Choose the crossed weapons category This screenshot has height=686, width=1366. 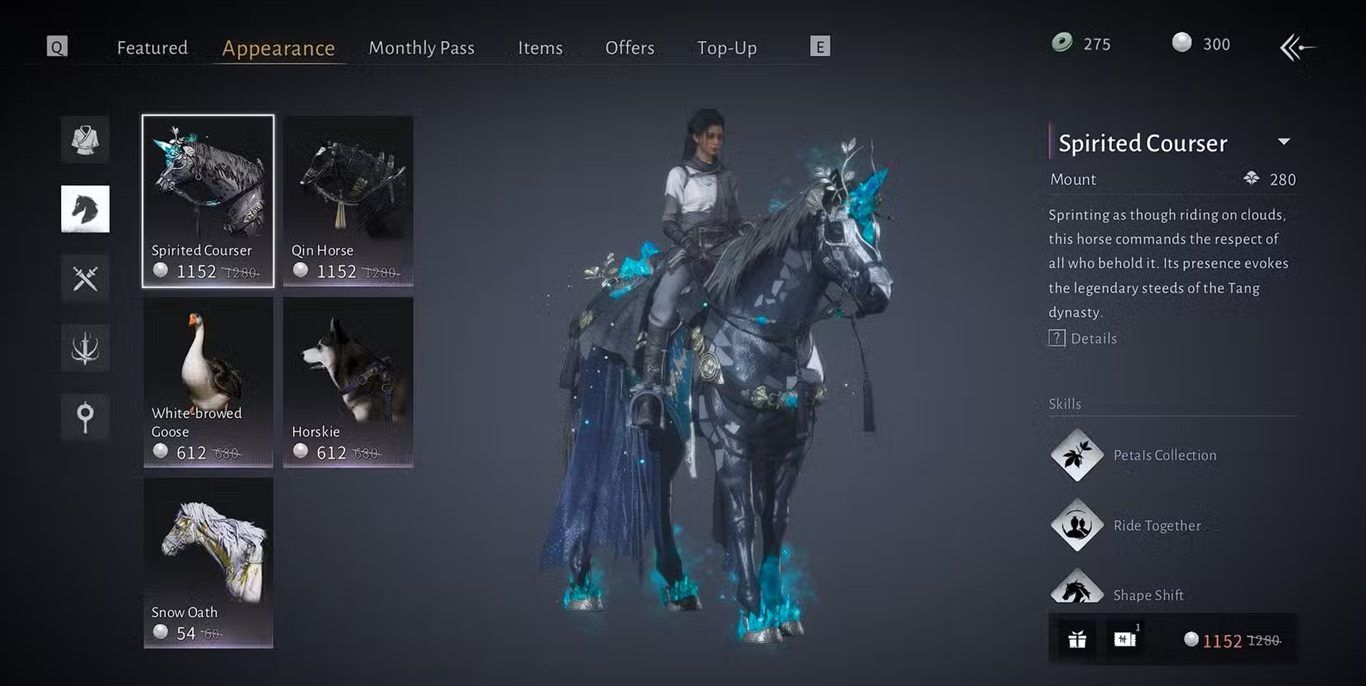click(x=85, y=278)
